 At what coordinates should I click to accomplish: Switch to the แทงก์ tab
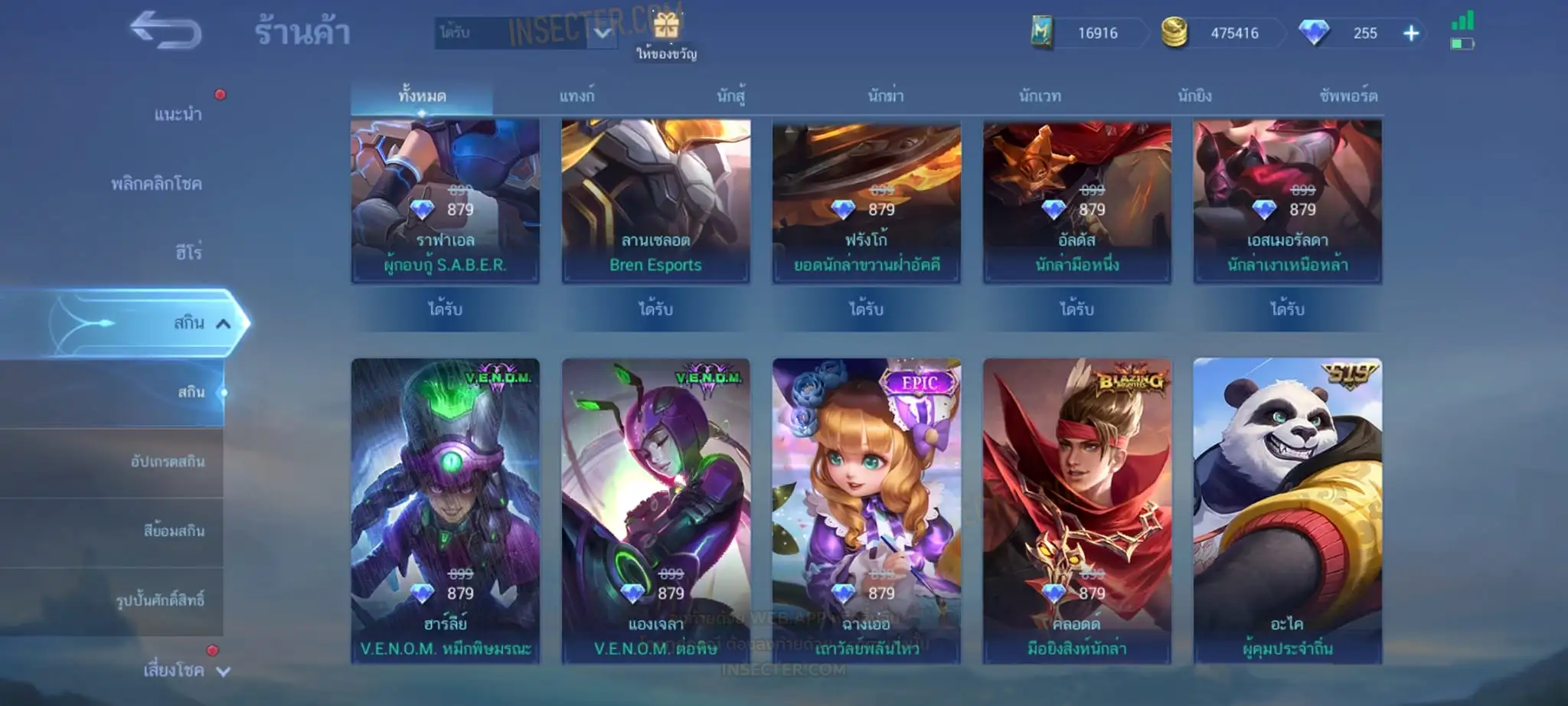tap(577, 96)
